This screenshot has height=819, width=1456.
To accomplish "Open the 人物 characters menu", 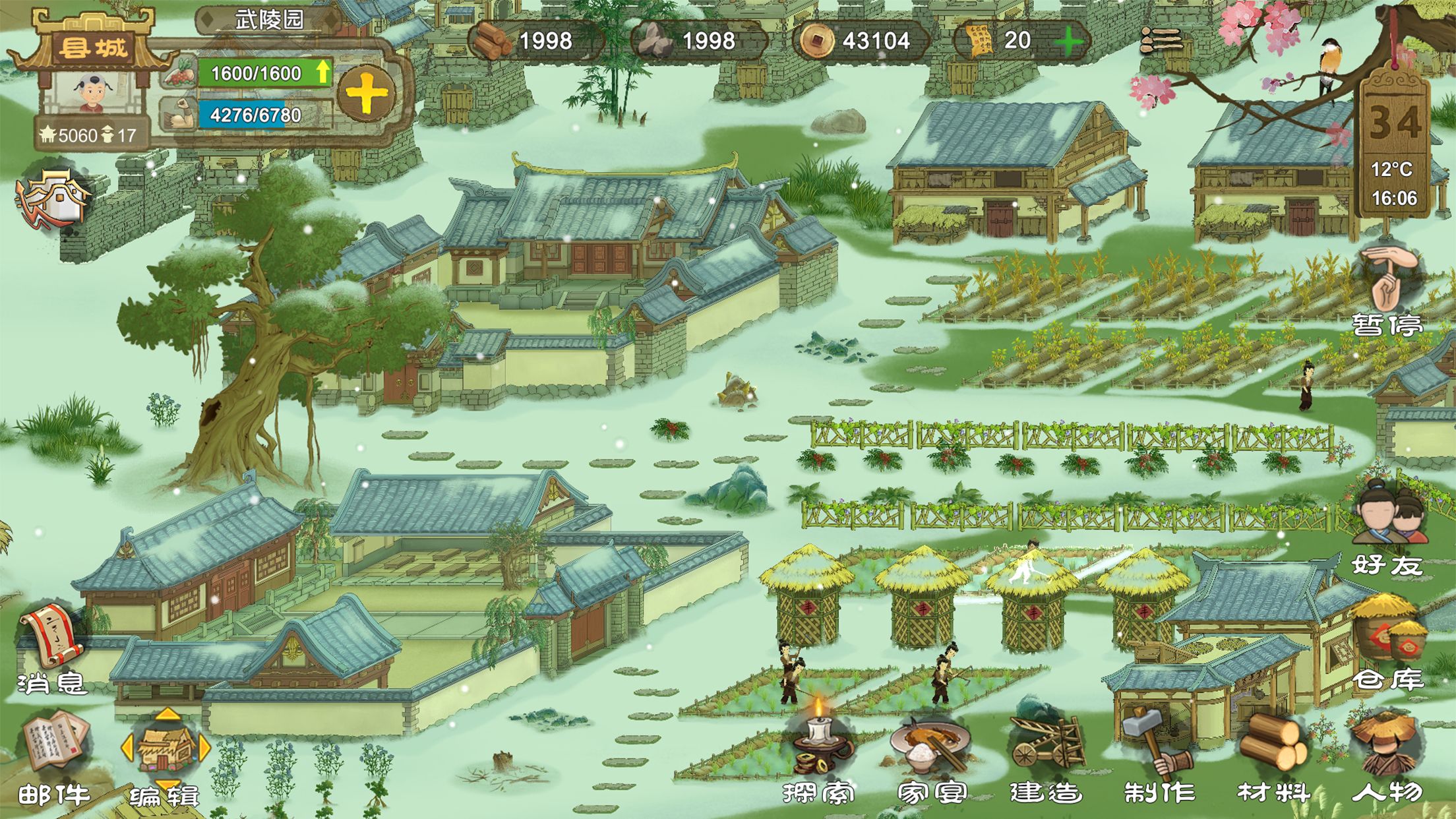I will point(1387,758).
